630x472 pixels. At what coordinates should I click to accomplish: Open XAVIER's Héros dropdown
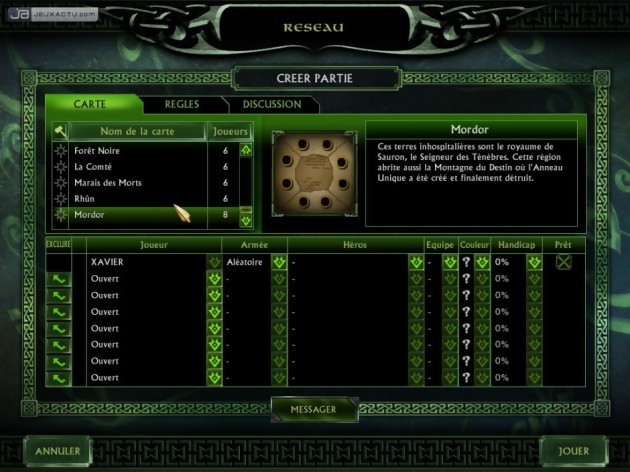click(x=416, y=262)
